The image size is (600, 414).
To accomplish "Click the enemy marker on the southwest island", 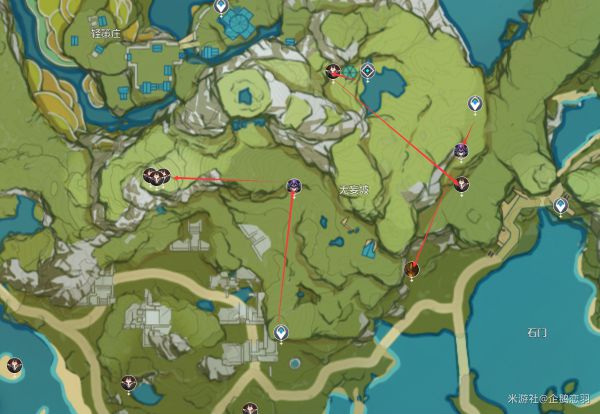I will point(14,365).
